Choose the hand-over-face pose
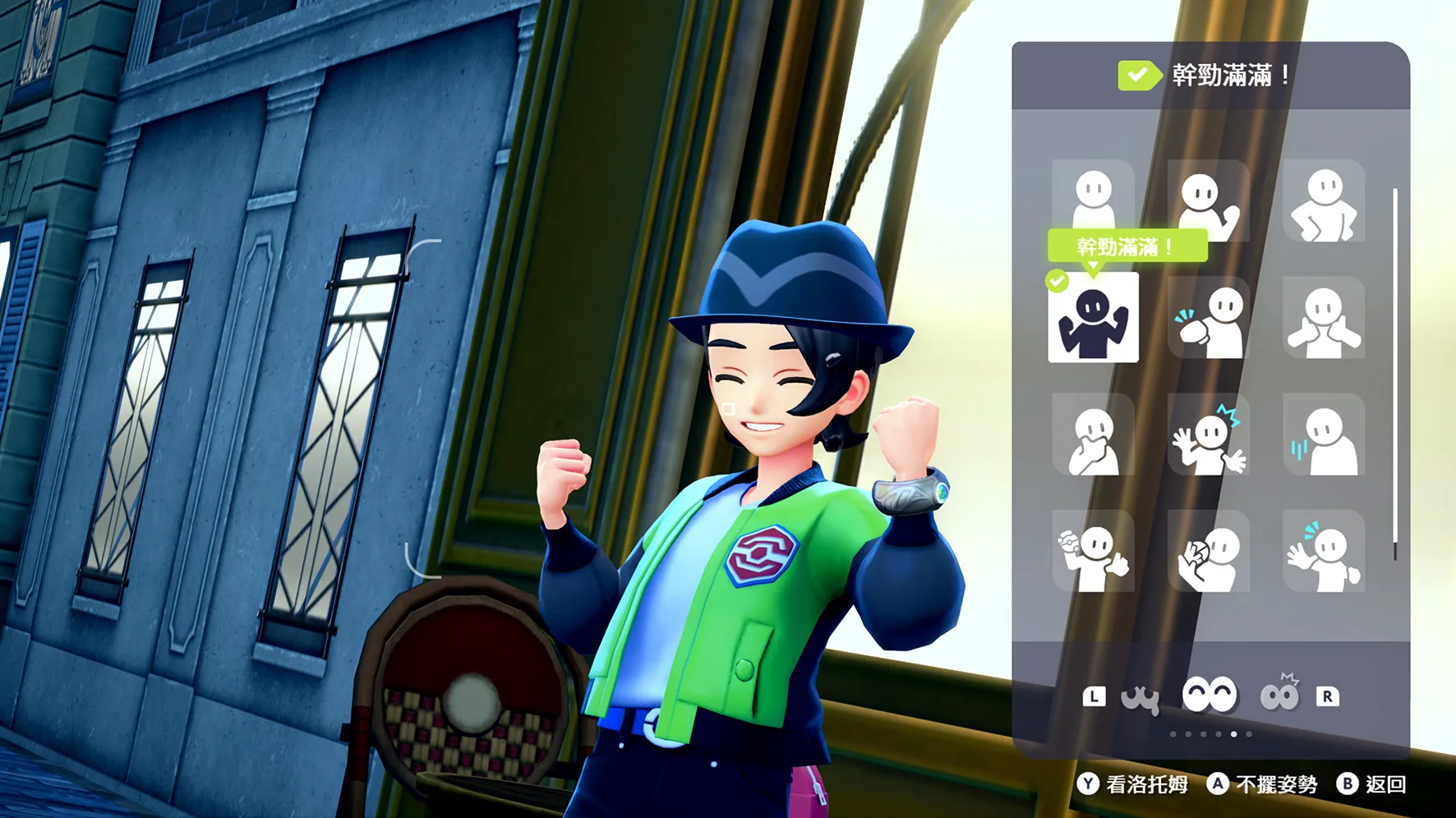This screenshot has width=1456, height=818. click(x=1208, y=551)
